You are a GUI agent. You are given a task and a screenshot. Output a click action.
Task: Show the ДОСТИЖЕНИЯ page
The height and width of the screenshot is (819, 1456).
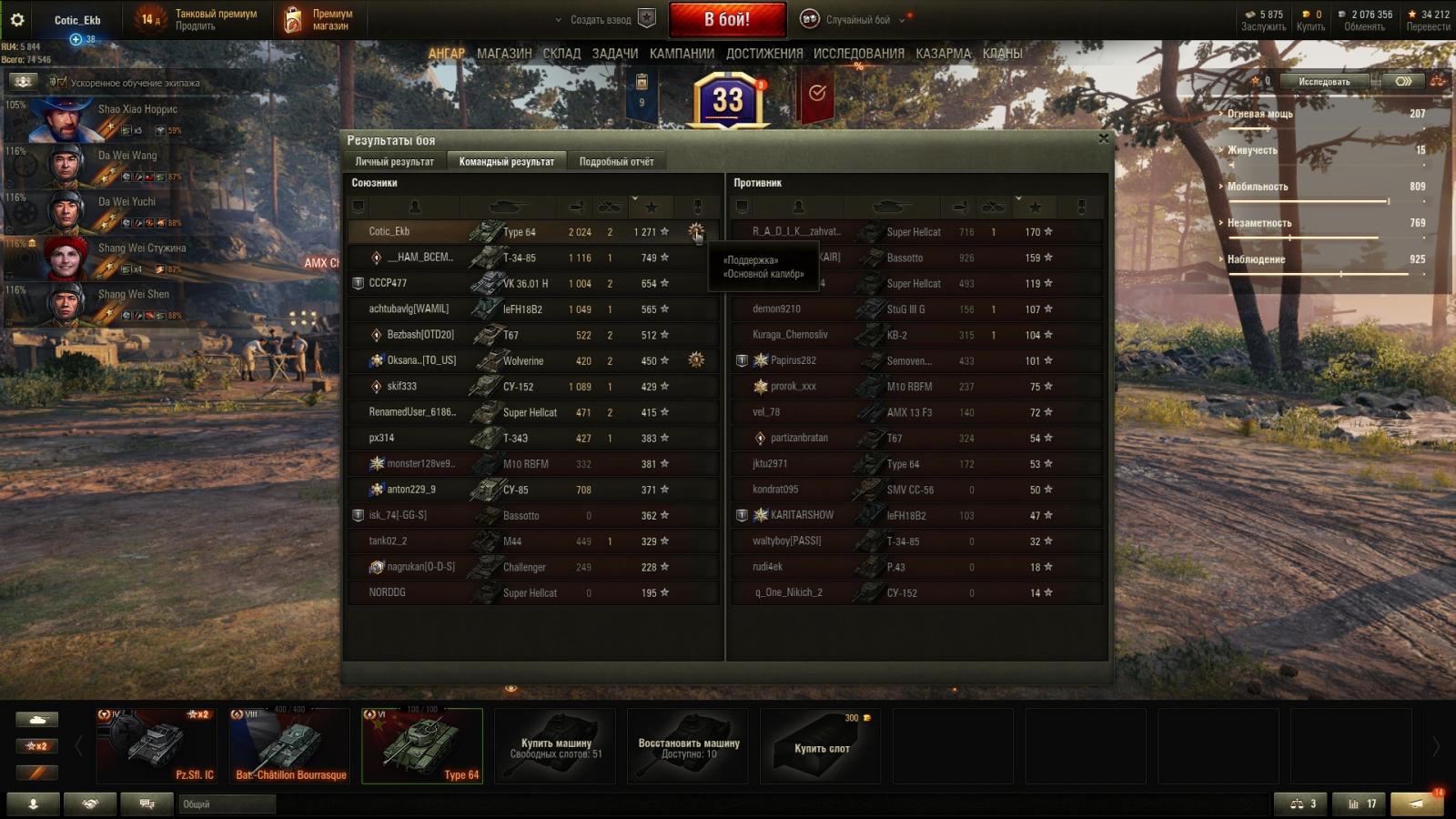[764, 54]
